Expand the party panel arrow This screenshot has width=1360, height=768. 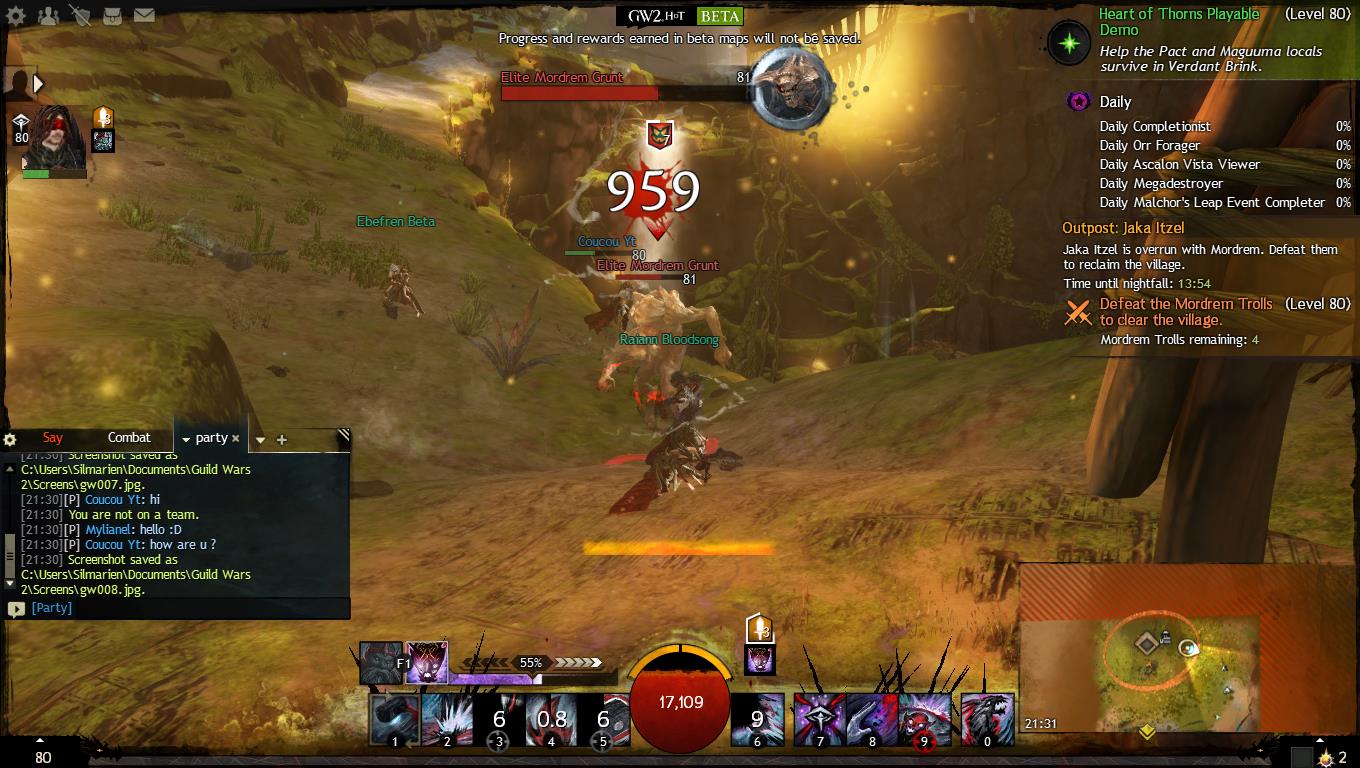click(38, 84)
